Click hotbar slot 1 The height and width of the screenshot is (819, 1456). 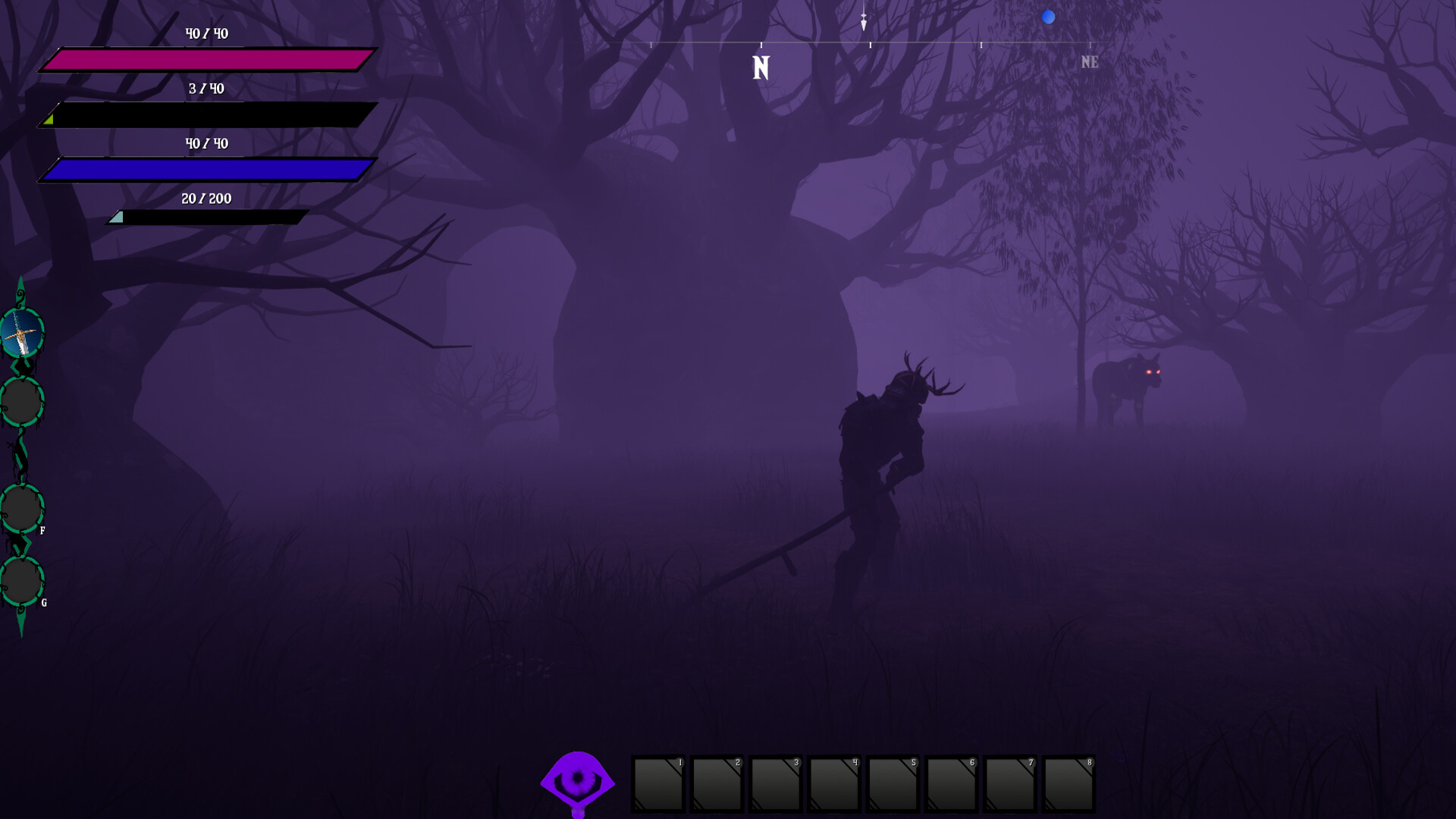(x=658, y=786)
